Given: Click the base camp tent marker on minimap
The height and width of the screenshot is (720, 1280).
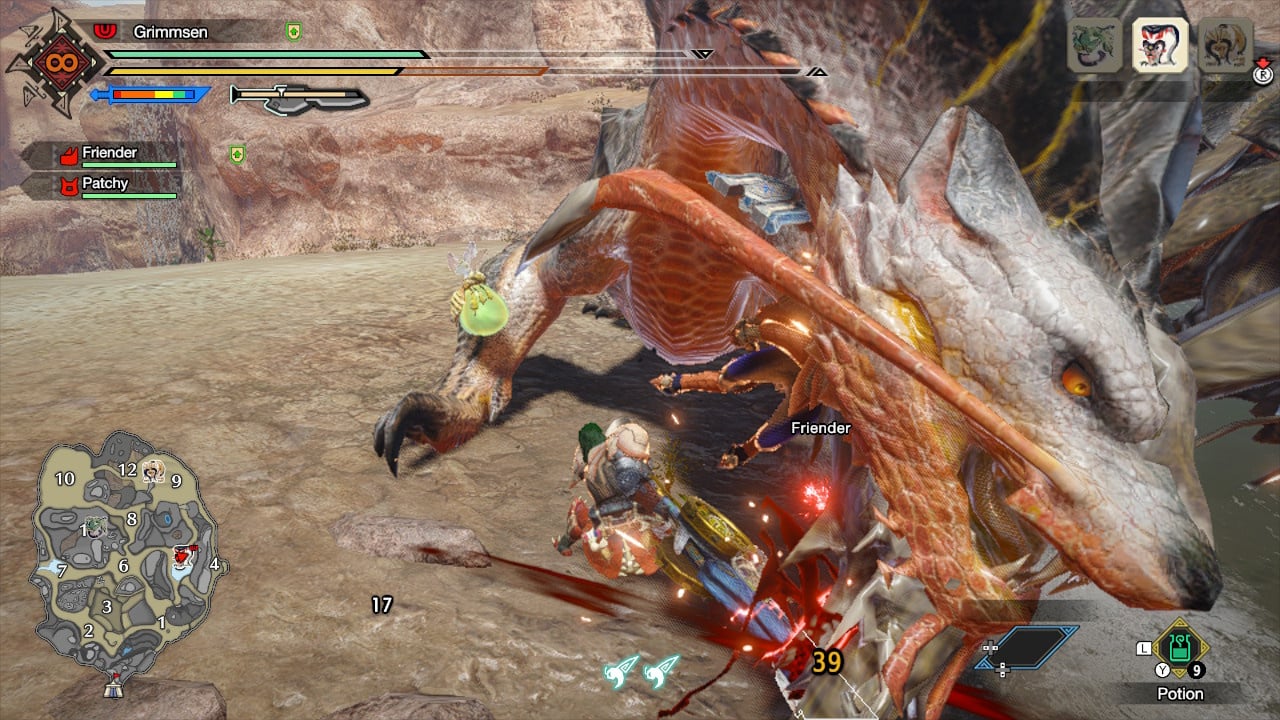Looking at the screenshot, I should [115, 687].
